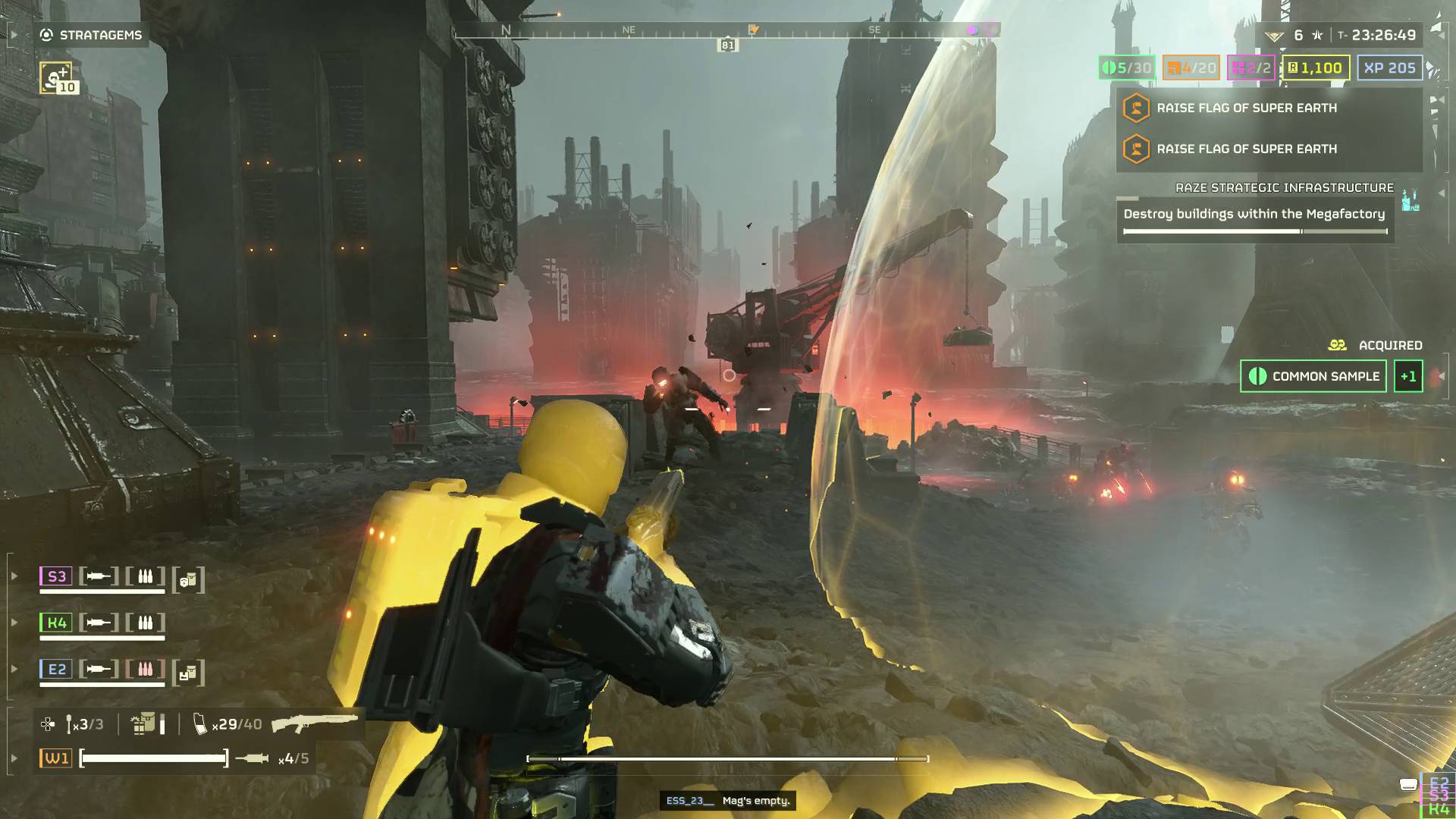This screenshot has width=1456, height=819.
Task: Click the pink super samples counter
Action: [1250, 67]
